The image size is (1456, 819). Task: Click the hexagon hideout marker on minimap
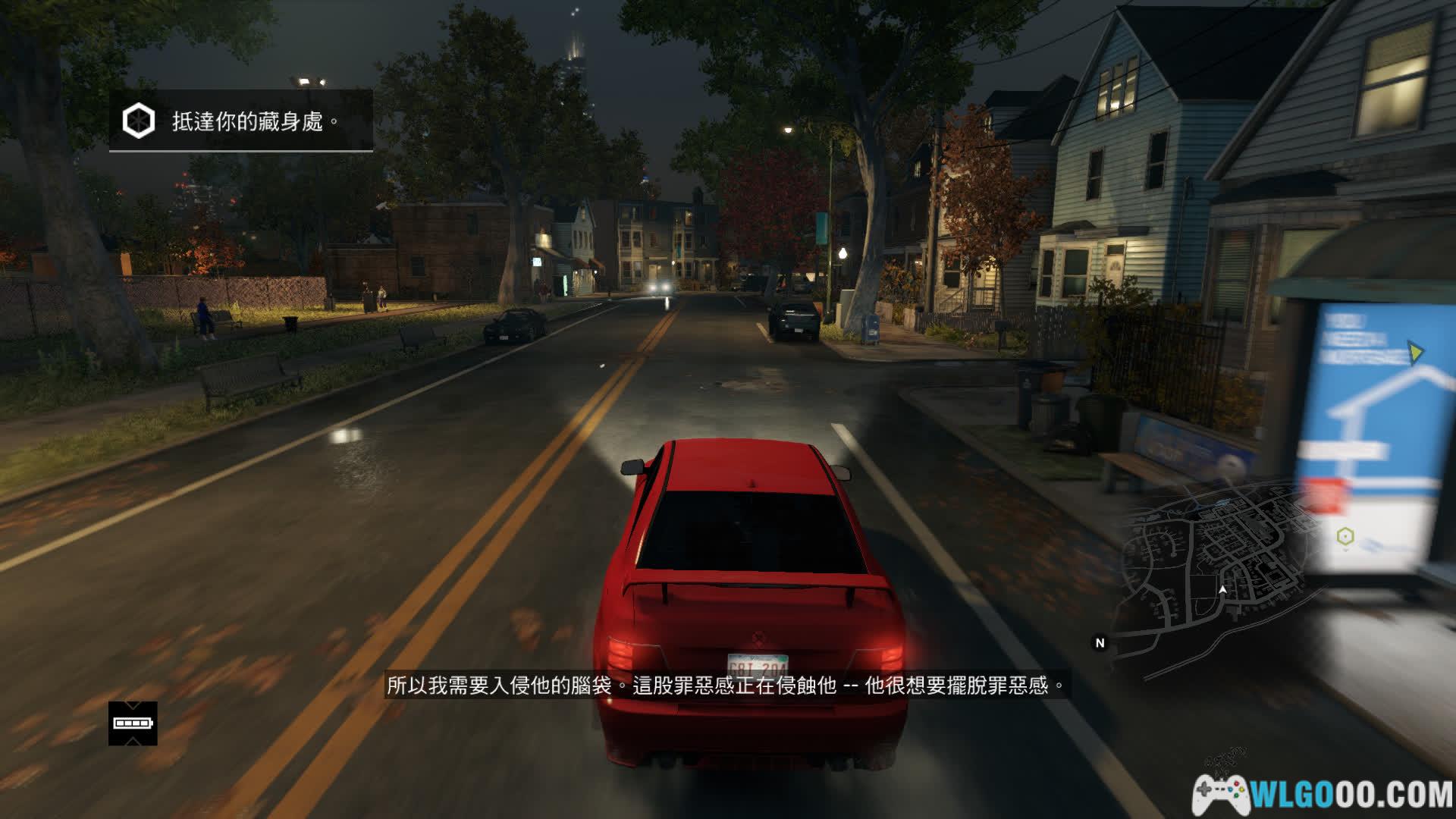1345,537
